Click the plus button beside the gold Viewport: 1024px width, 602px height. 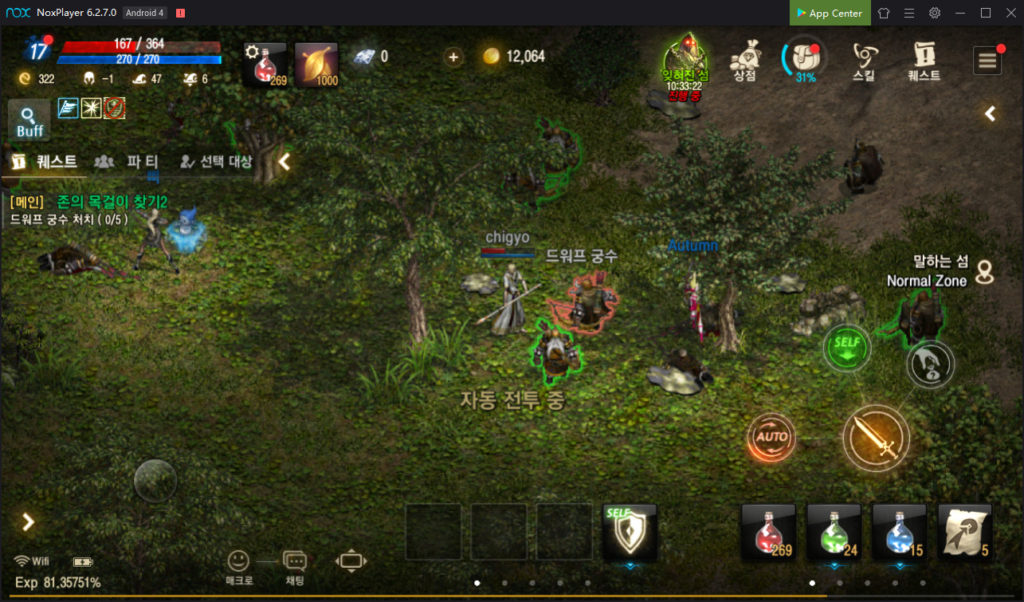click(x=454, y=57)
